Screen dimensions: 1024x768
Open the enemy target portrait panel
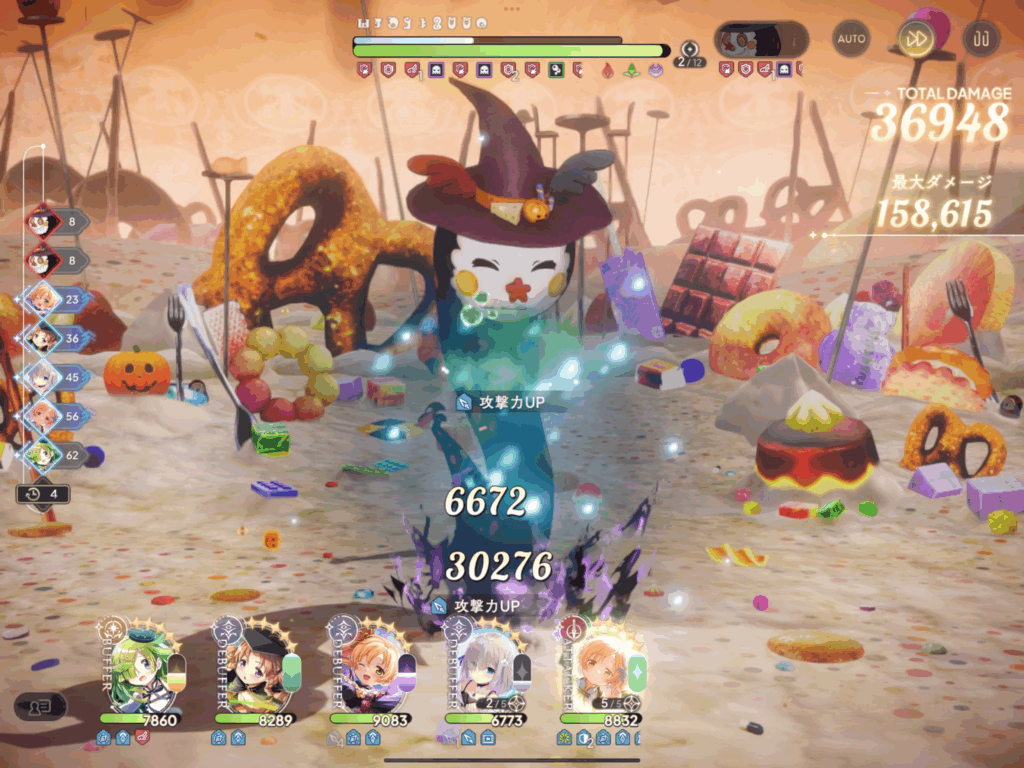pyautogui.click(x=760, y=40)
